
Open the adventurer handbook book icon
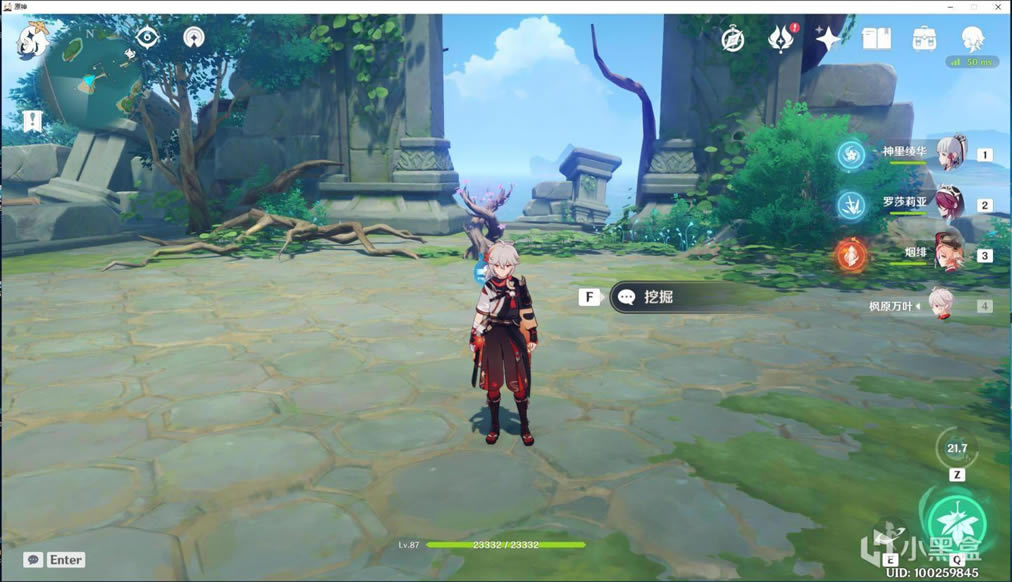(x=876, y=39)
